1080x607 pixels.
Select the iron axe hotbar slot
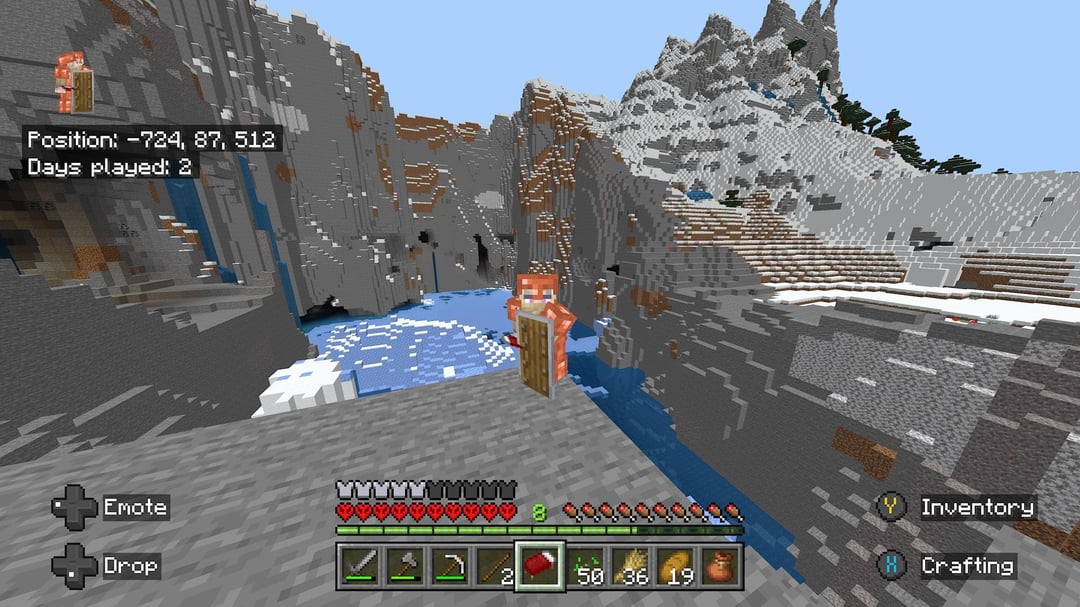403,566
